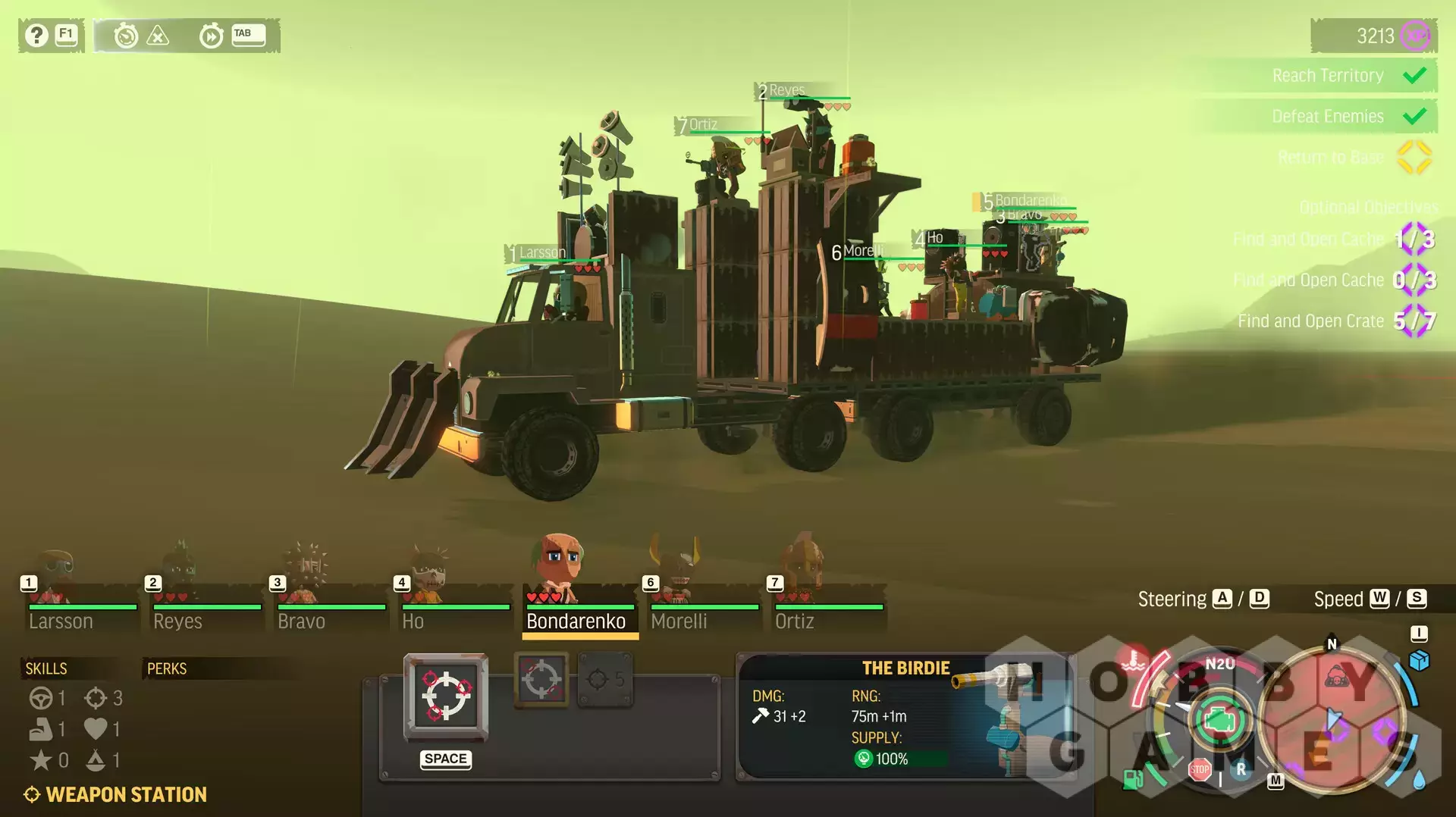Open the round compass minimap
The image size is (1456, 817).
click(1332, 720)
